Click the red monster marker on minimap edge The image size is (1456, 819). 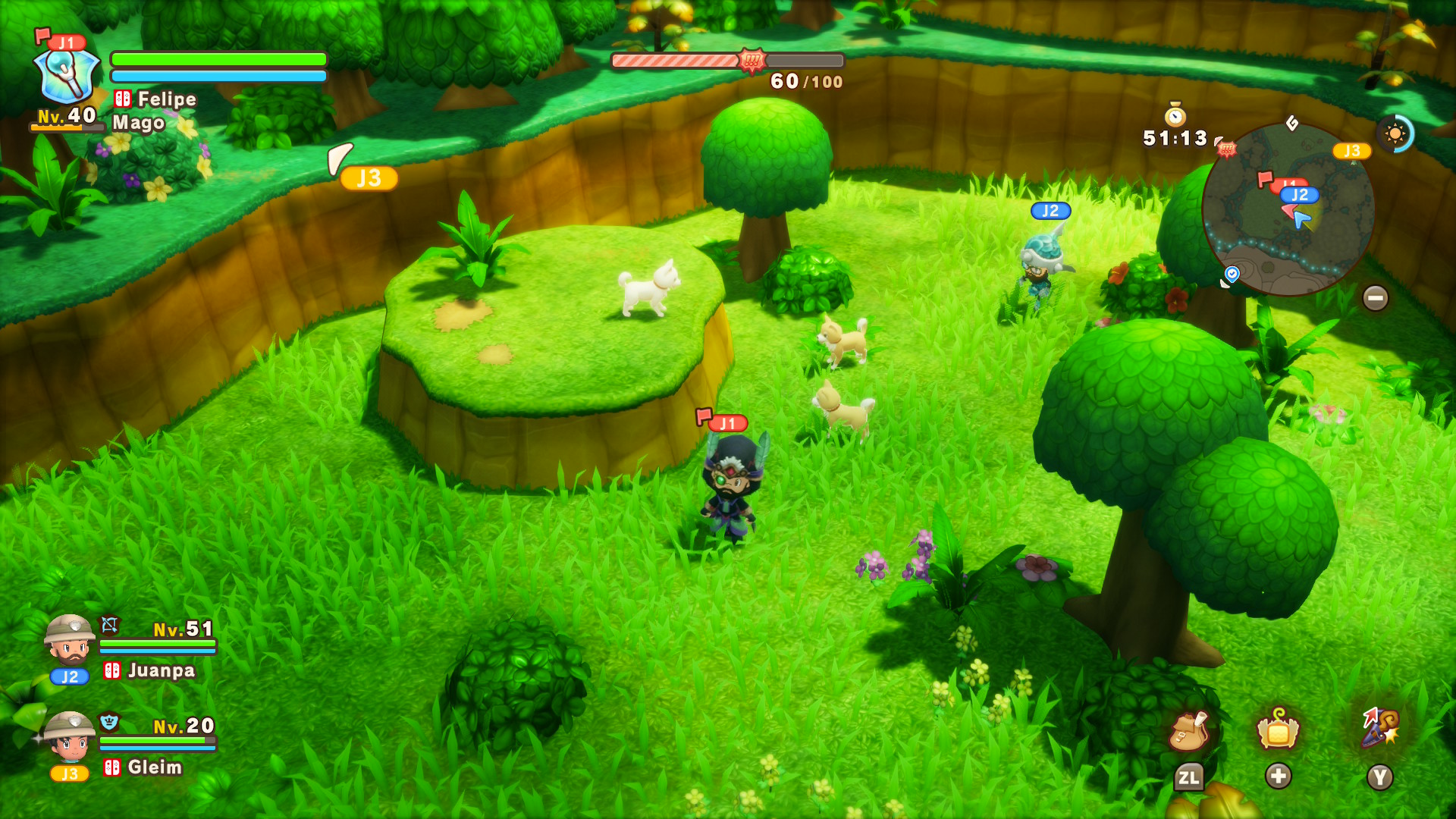point(1226,149)
